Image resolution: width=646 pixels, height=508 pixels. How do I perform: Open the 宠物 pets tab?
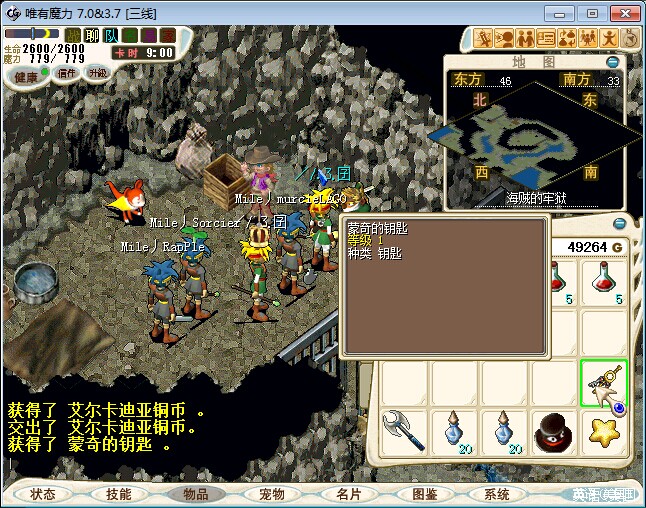(271, 494)
